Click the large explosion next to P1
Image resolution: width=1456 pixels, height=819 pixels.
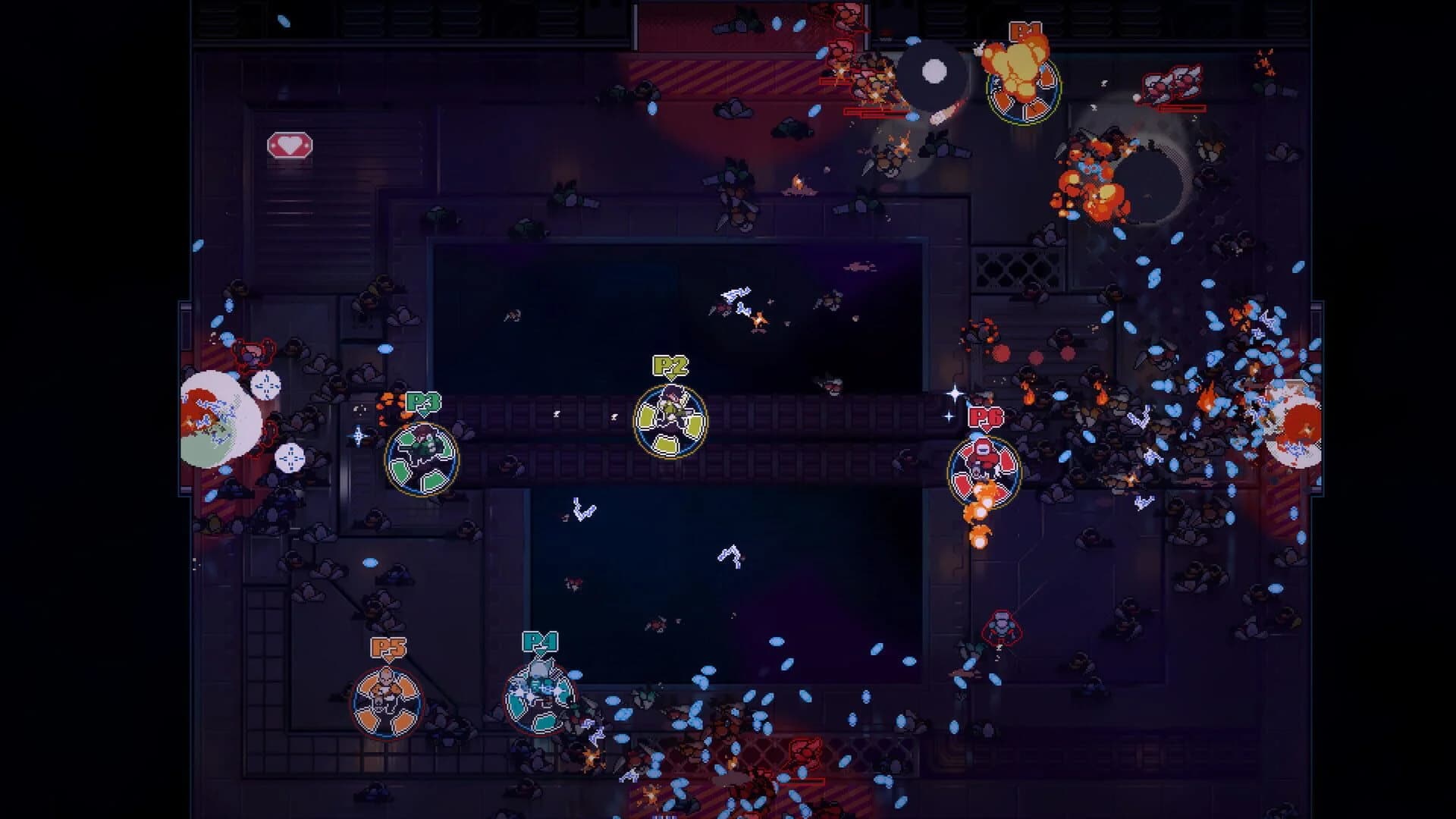tap(1020, 68)
